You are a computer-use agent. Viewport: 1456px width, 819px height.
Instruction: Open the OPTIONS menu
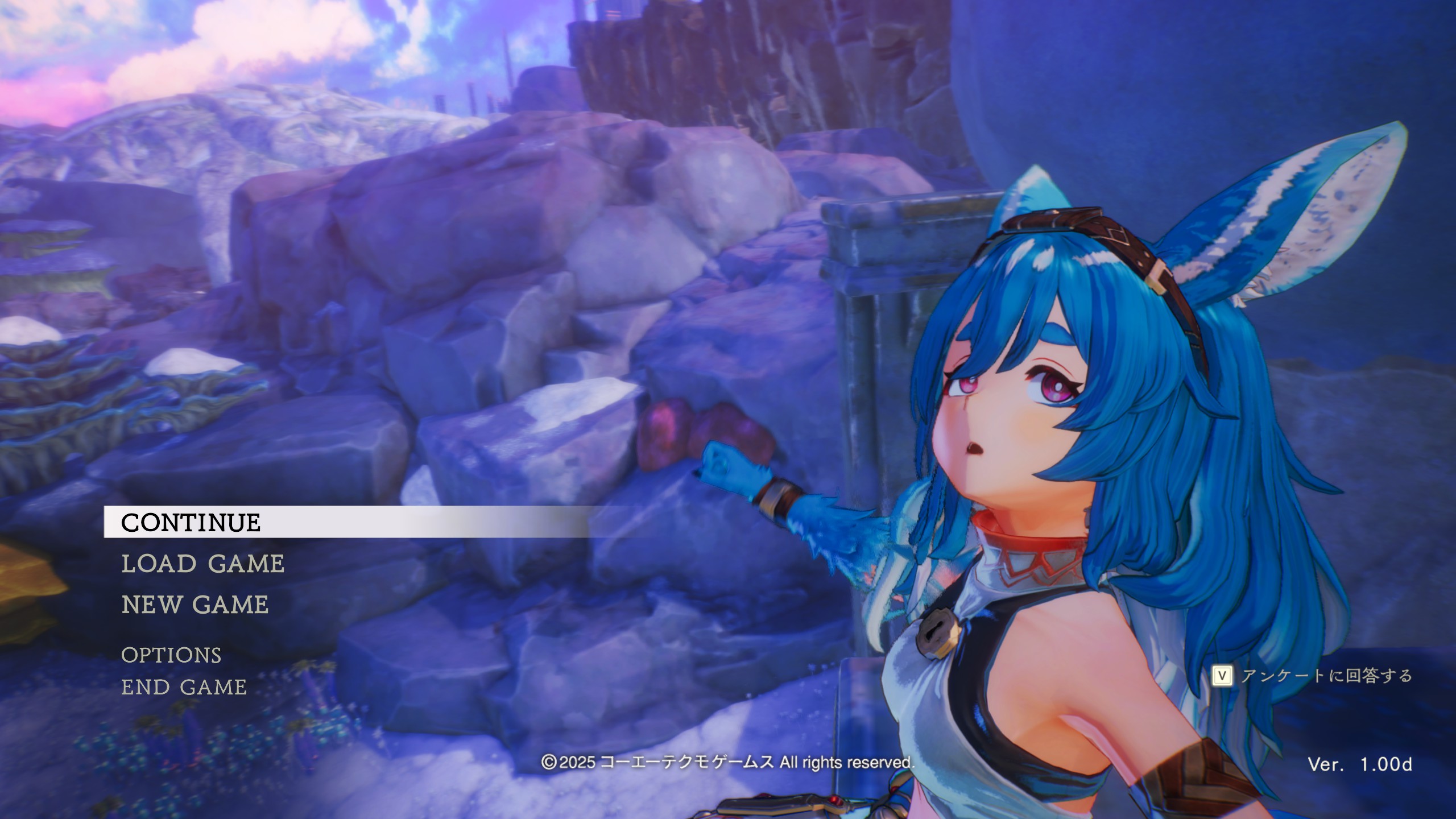click(x=171, y=656)
